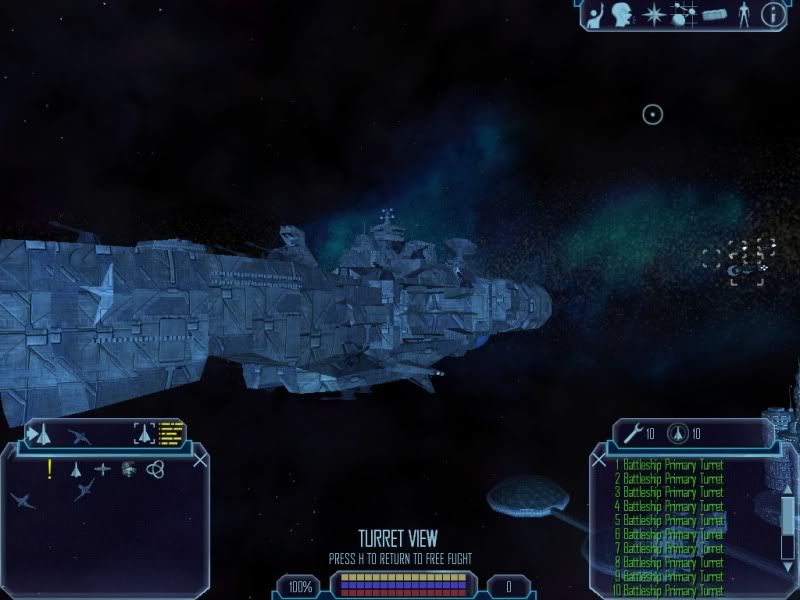Use the wrench repair kit icon
This screenshot has height=600, width=800.
click(x=632, y=434)
